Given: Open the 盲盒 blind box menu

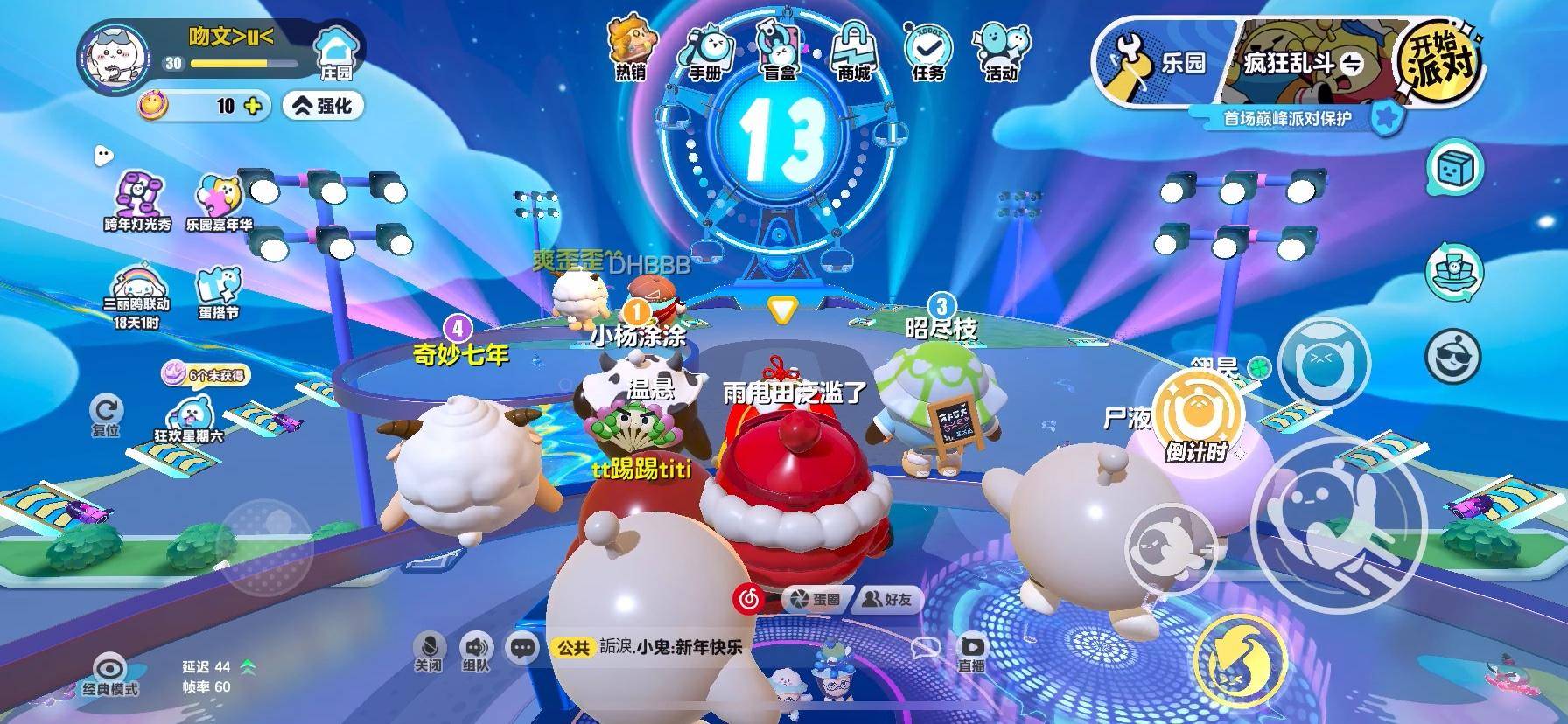Looking at the screenshot, I should click(780, 52).
